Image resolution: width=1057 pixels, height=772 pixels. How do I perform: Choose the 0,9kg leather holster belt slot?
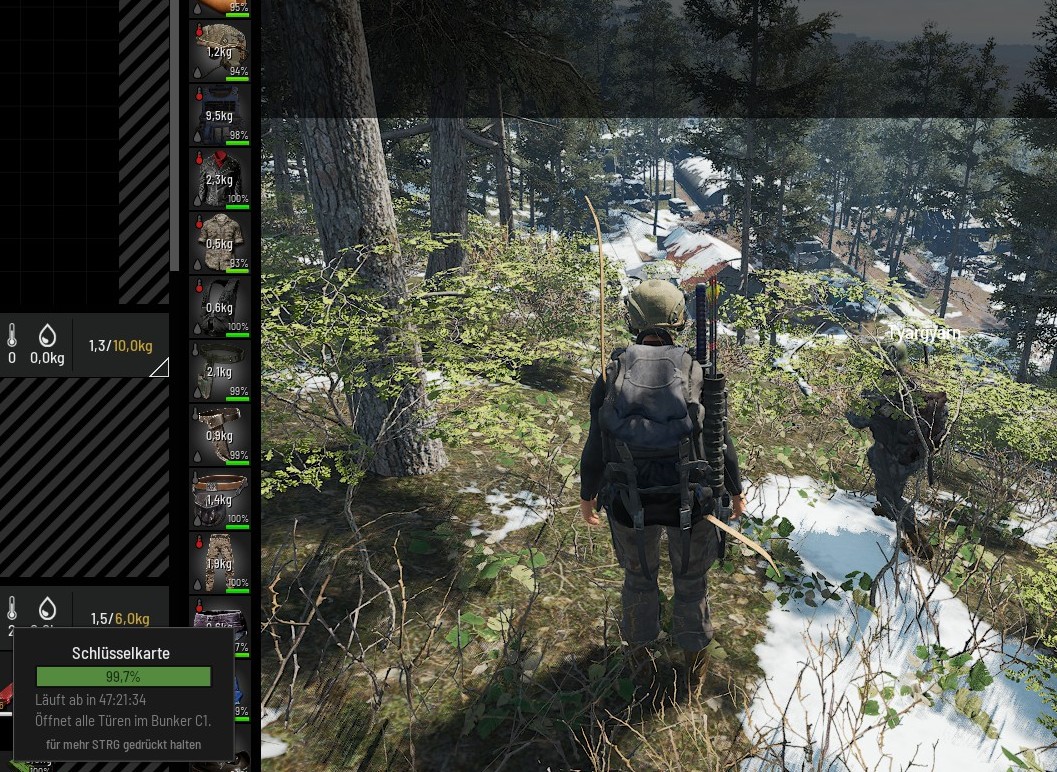pos(220,433)
